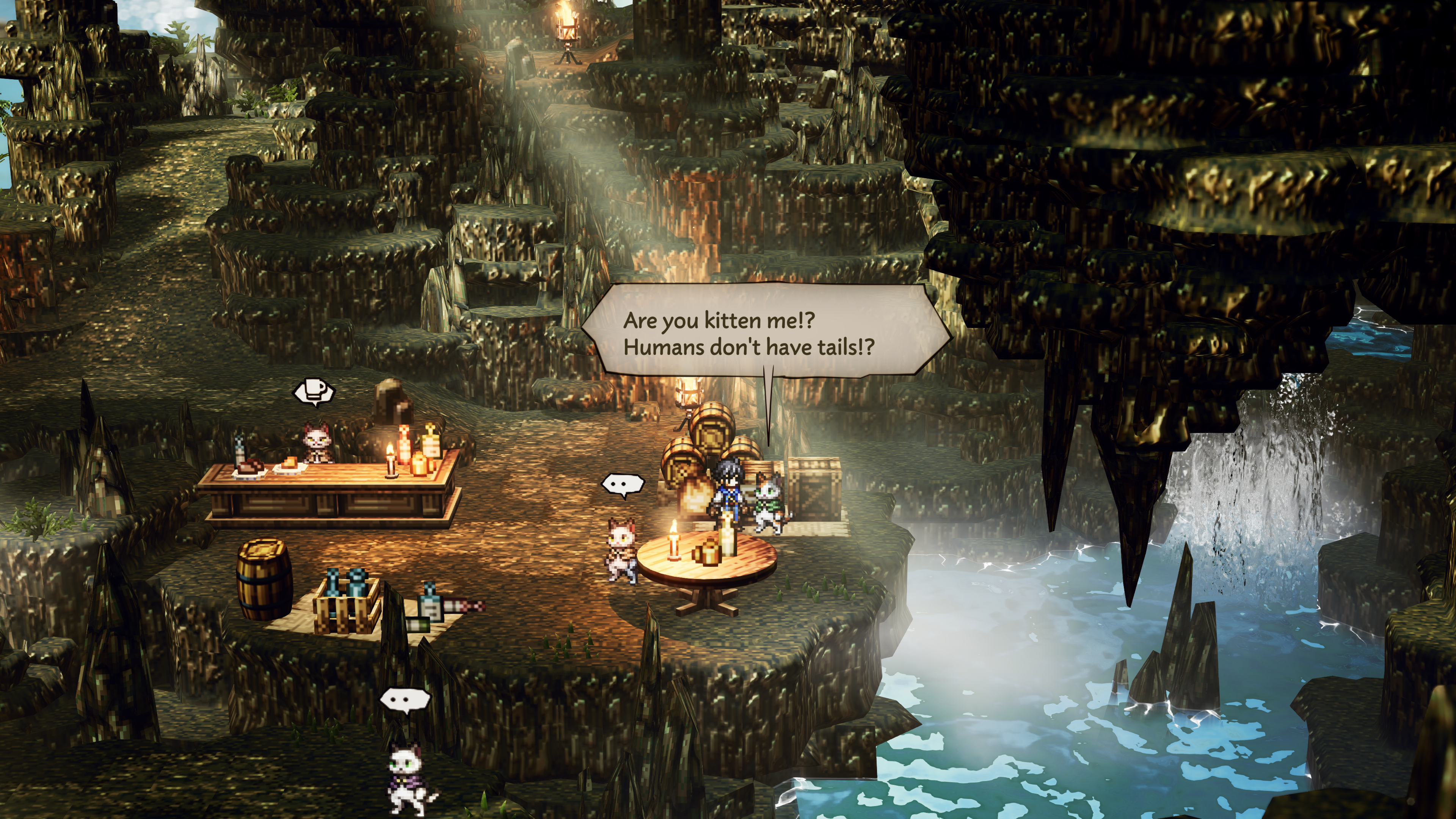Select the ellipsis bubble near the round candle table
This screenshot has height=819, width=1456.
coord(622,484)
